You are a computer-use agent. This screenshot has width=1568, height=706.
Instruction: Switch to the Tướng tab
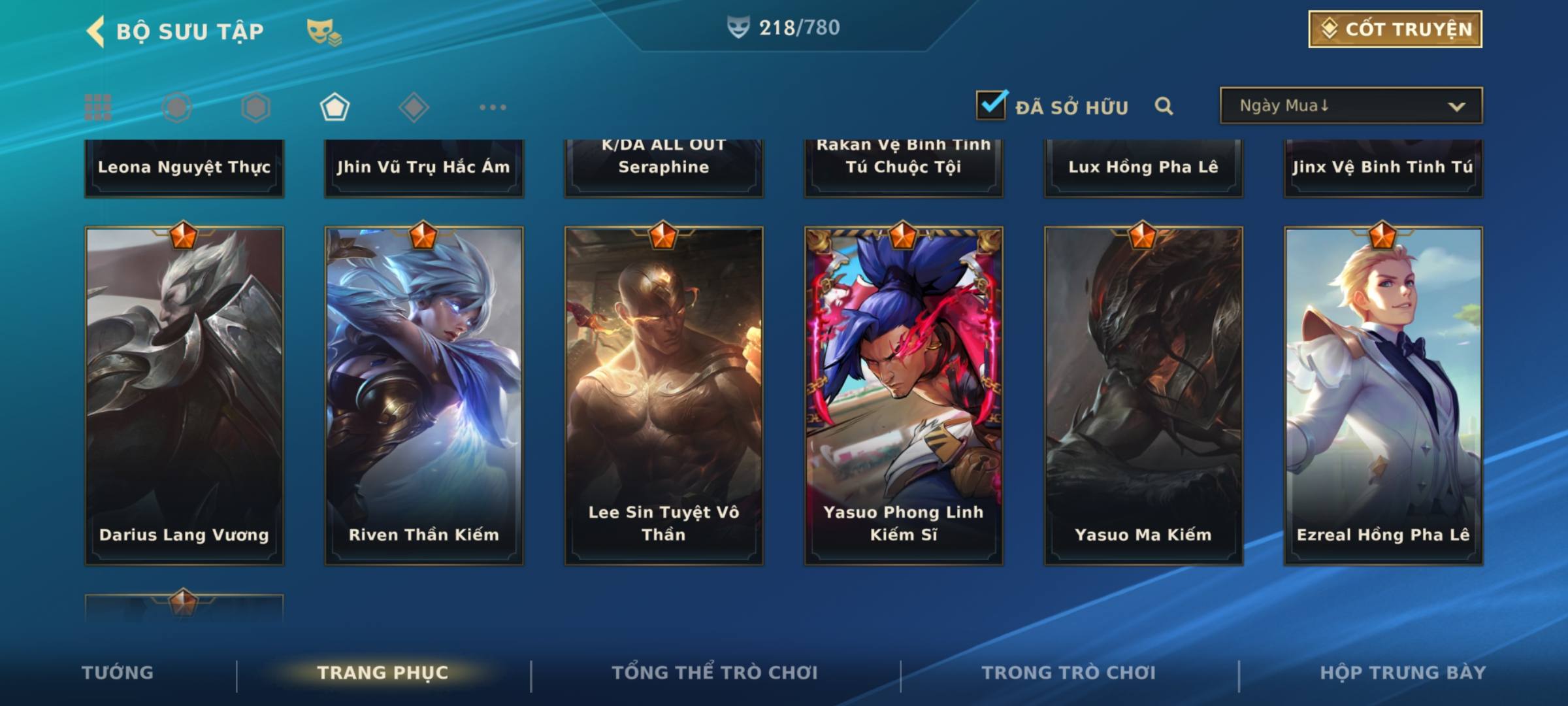(x=118, y=673)
